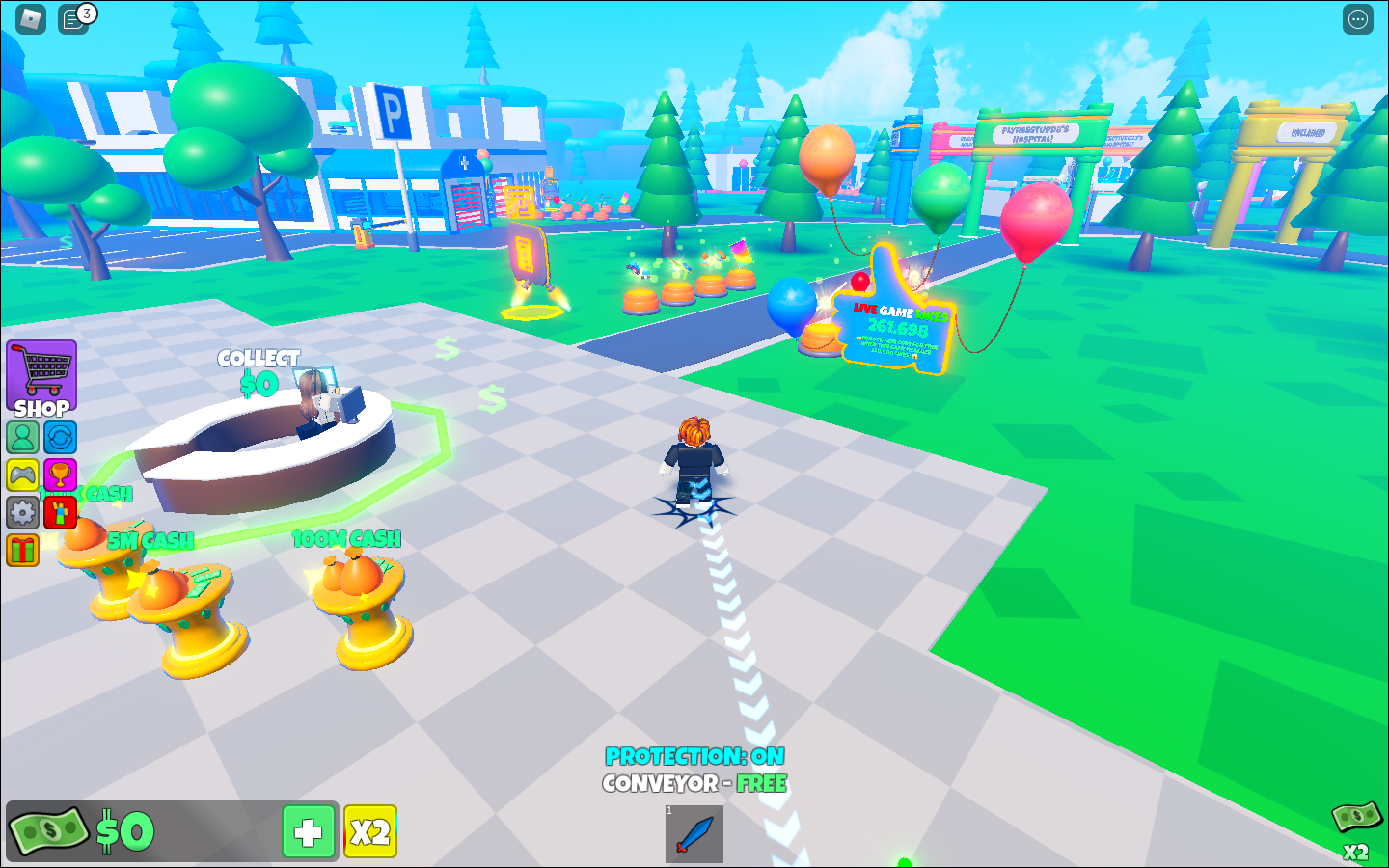
Task: Toggle Protection off
Action: coord(693,757)
